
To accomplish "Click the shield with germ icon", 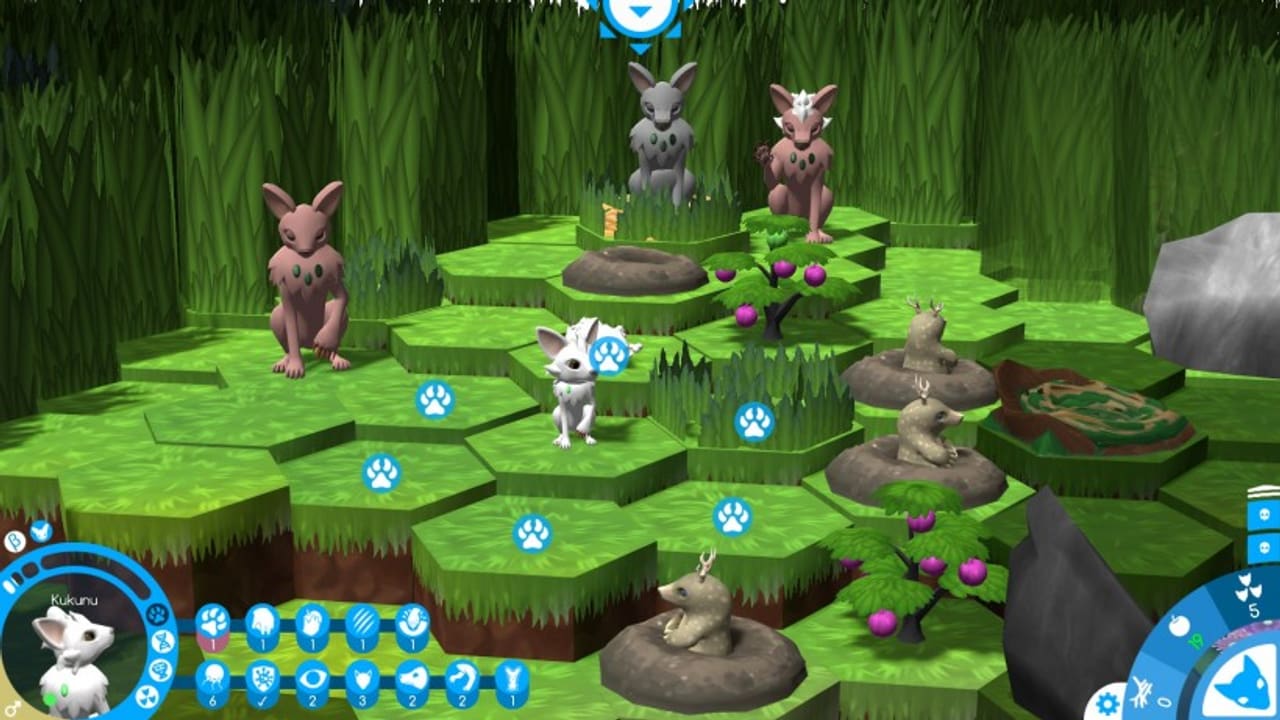I will 263,678.
